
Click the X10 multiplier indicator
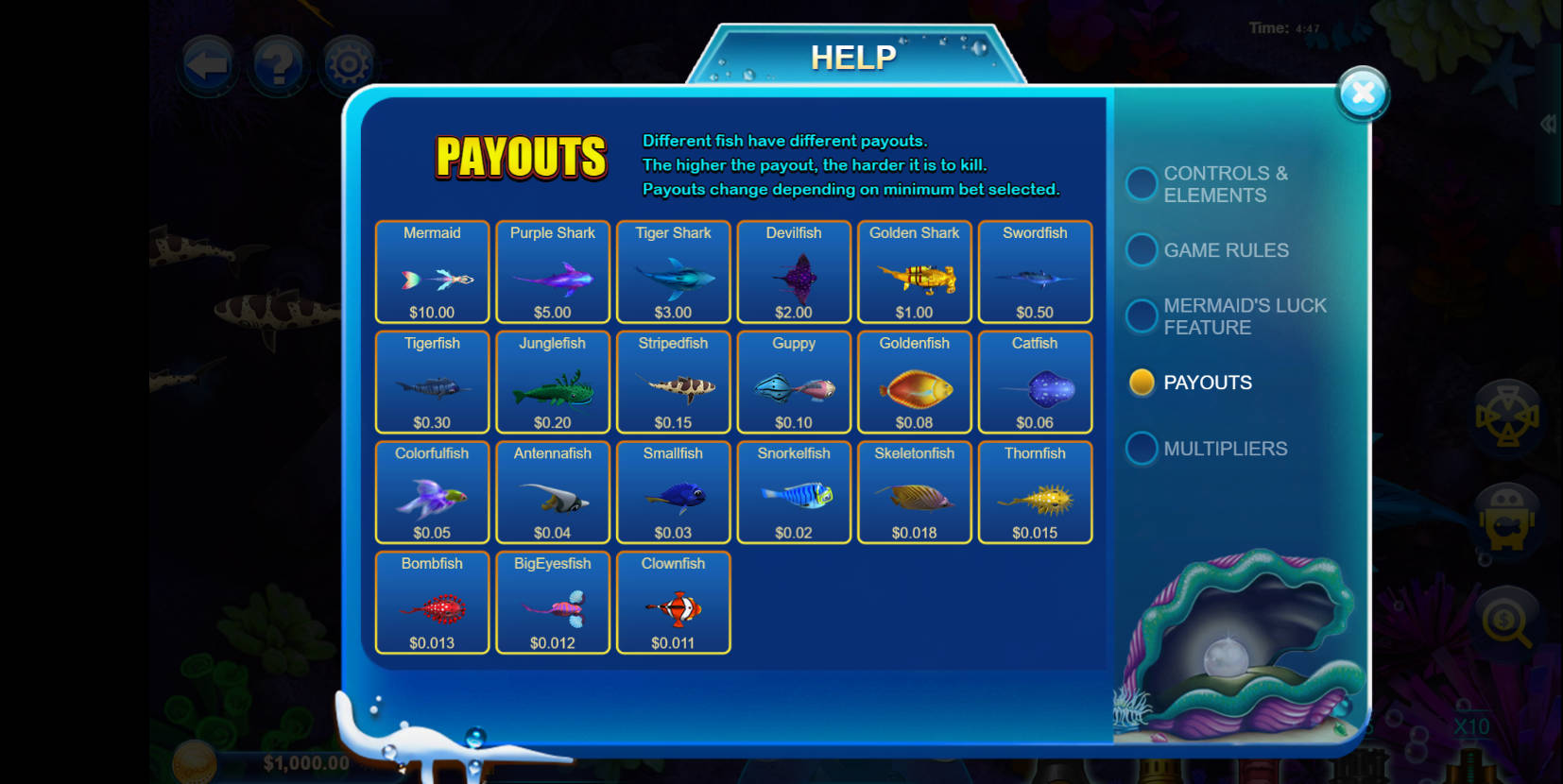click(x=1471, y=727)
